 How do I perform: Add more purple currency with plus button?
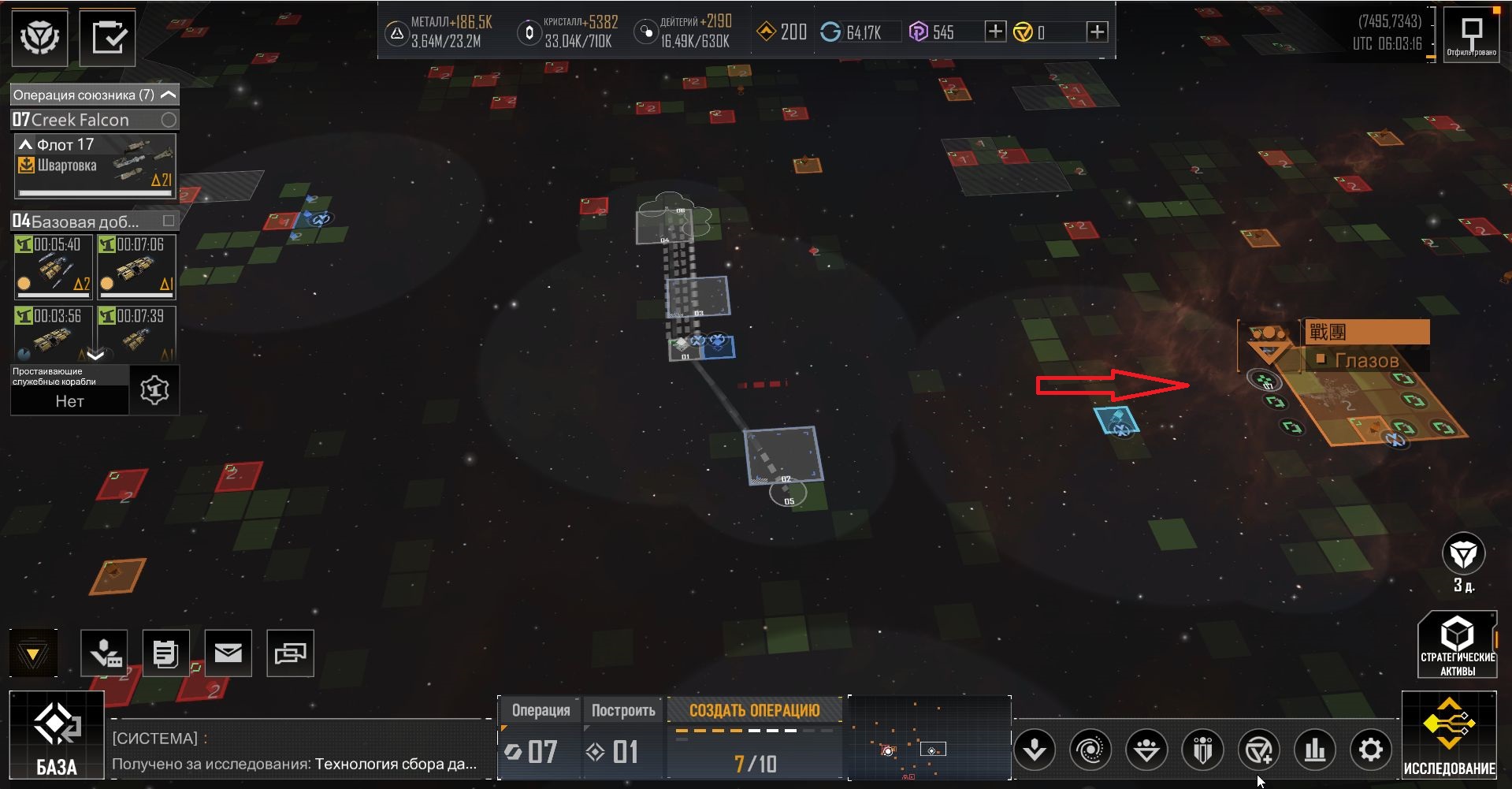click(995, 32)
